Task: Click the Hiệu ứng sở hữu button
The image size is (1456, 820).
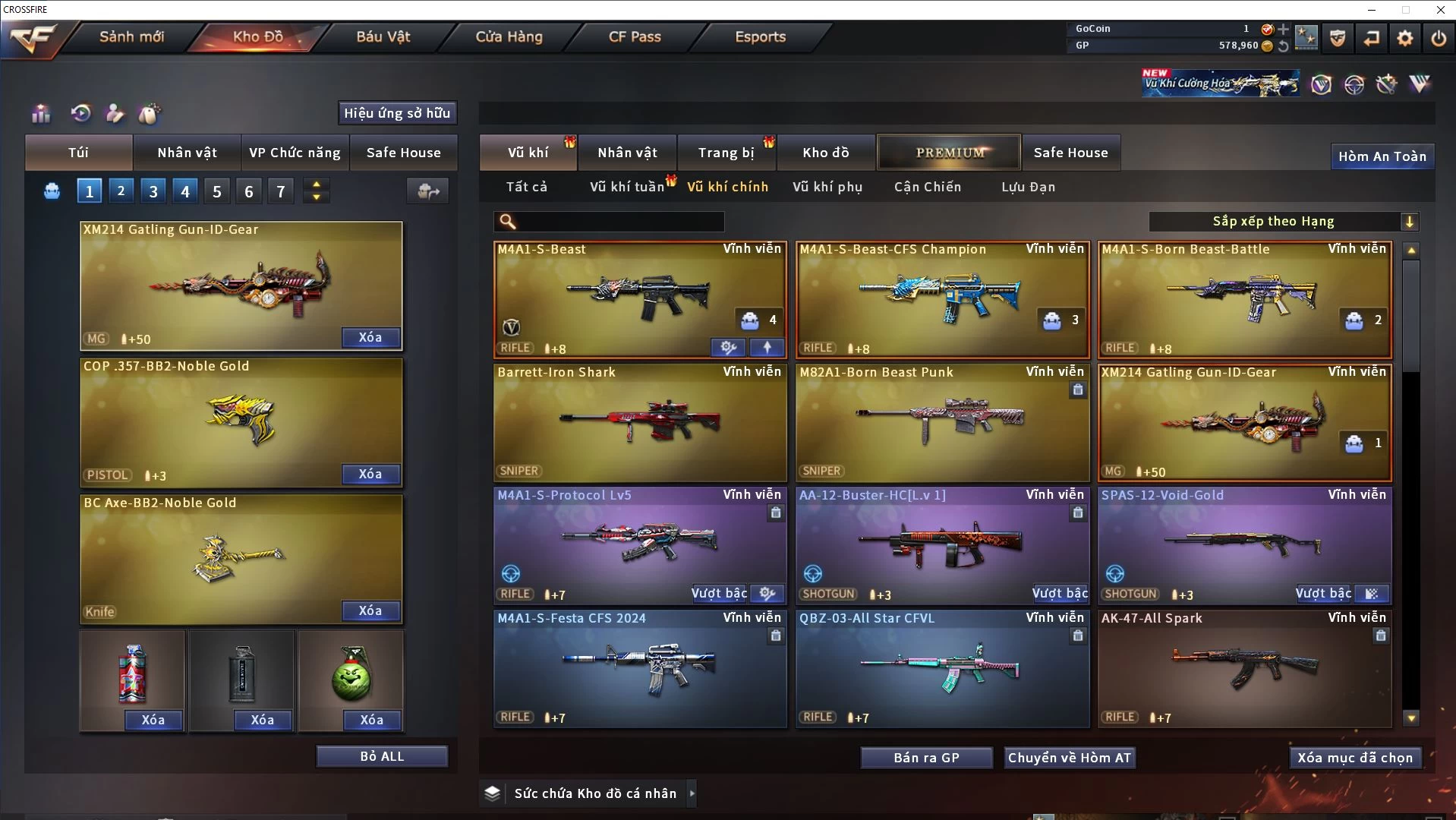Action: pos(397,113)
